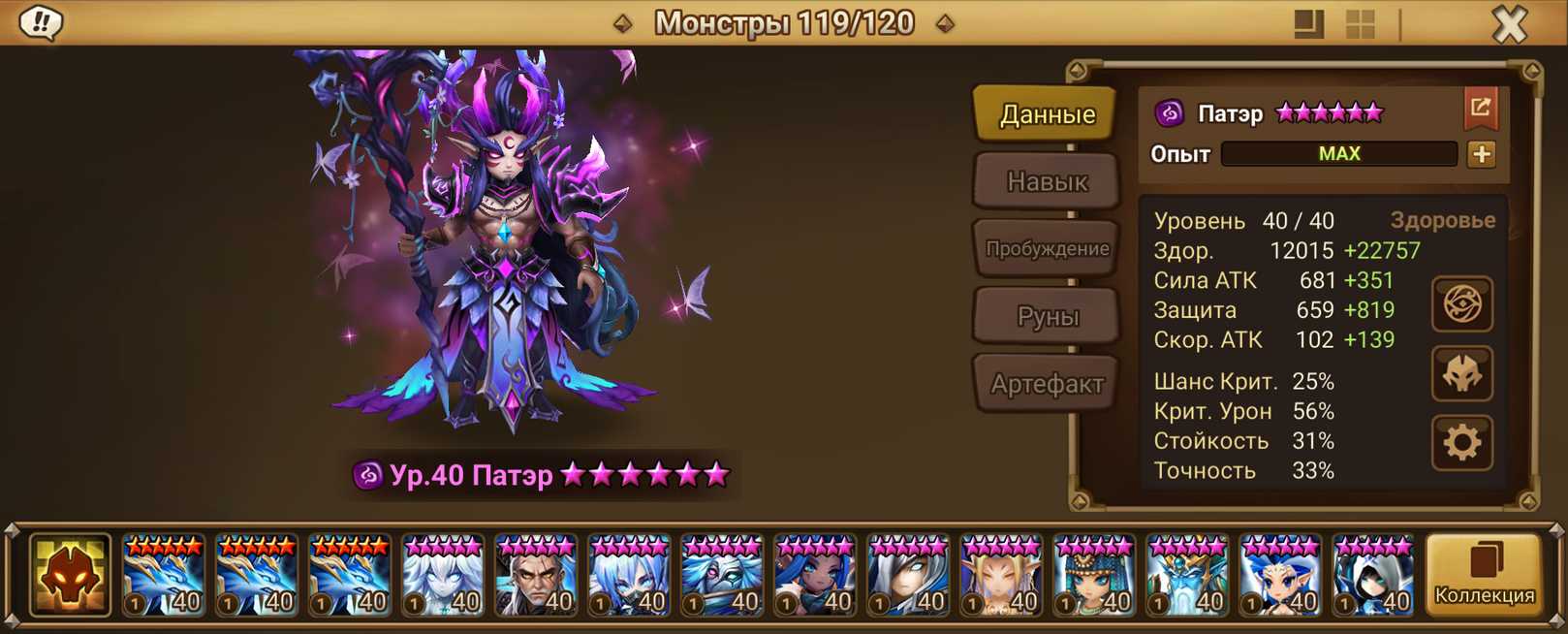This screenshot has width=1568, height=634.
Task: Pick the blonde elf monster thumbnail
Action: coord(1001,577)
